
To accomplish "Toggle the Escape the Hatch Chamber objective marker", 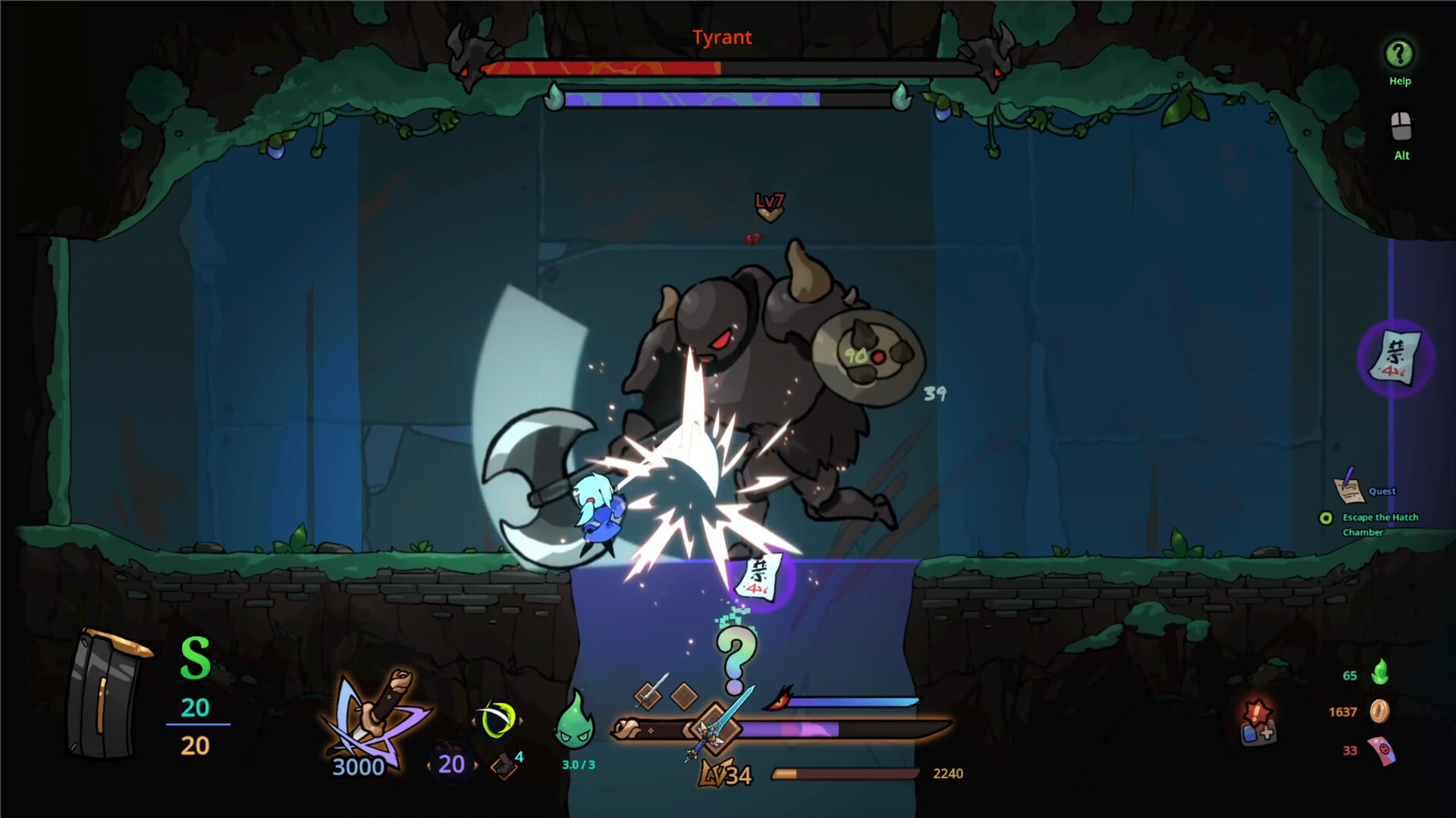I will [x=1326, y=517].
